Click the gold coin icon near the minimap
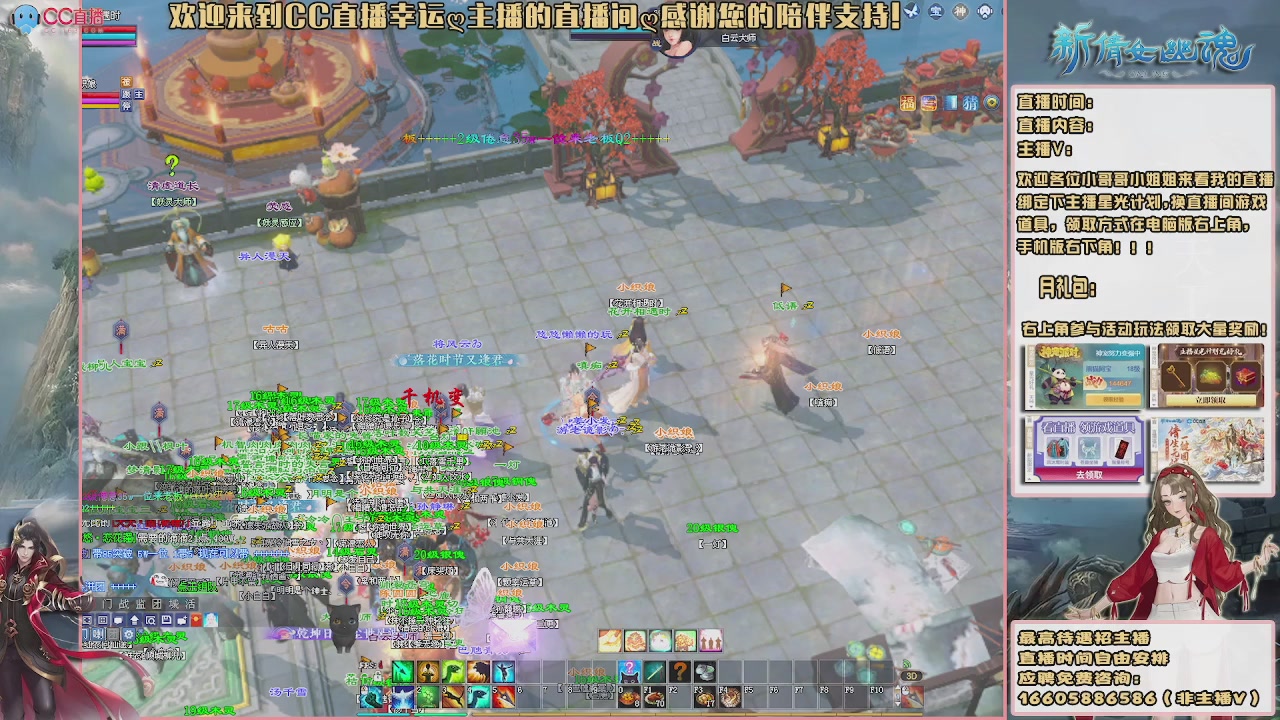This screenshot has height=720, width=1280. (x=990, y=103)
